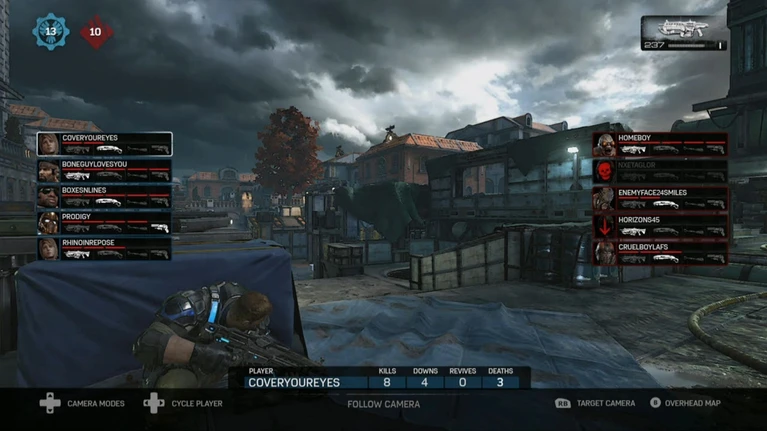
Task: Click the dead player row with red skull
Action: click(x=660, y=171)
